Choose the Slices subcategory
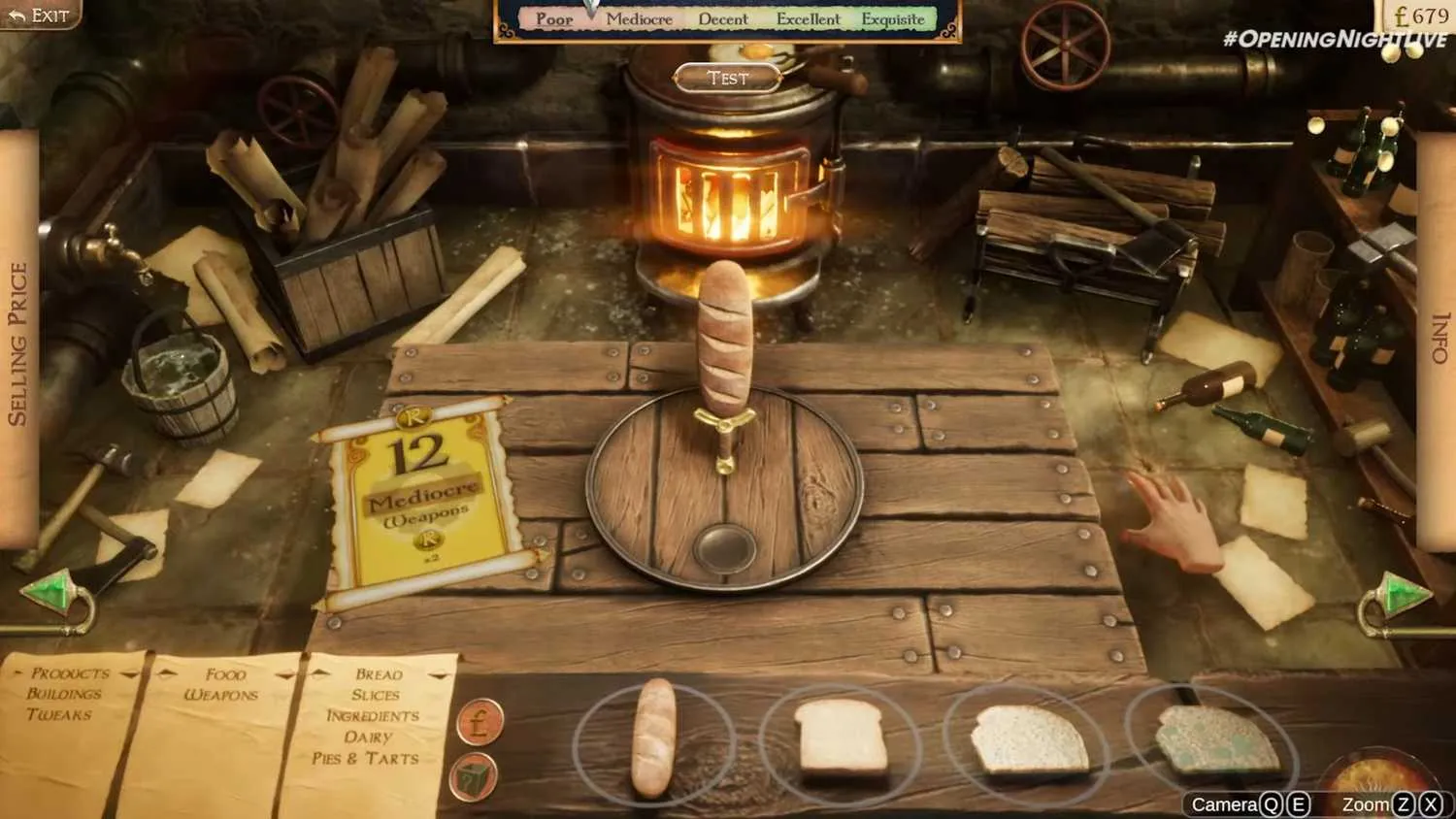Image resolution: width=1456 pixels, height=819 pixels. (x=376, y=695)
